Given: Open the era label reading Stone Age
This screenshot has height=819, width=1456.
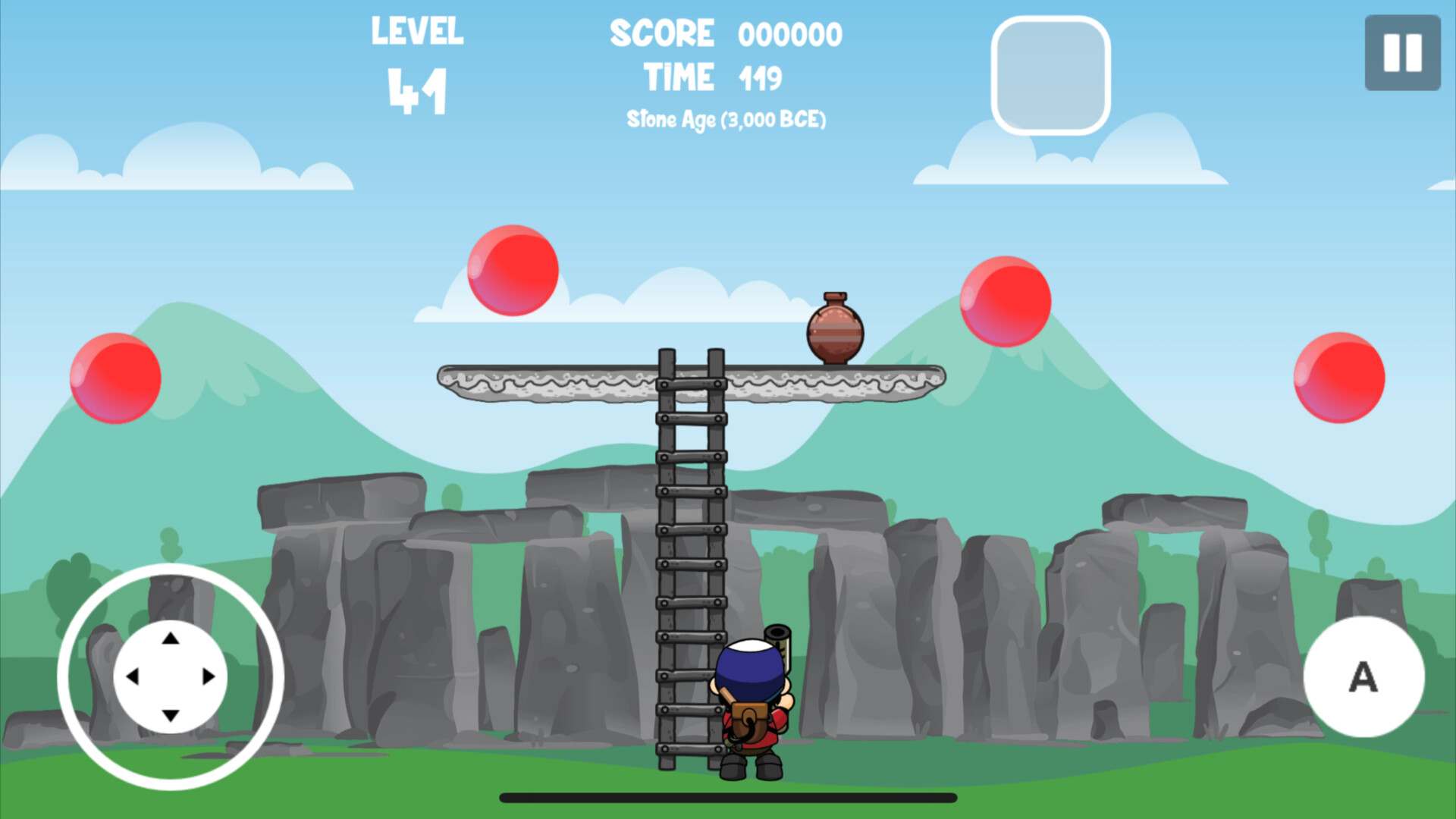Looking at the screenshot, I should pyautogui.click(x=726, y=118).
